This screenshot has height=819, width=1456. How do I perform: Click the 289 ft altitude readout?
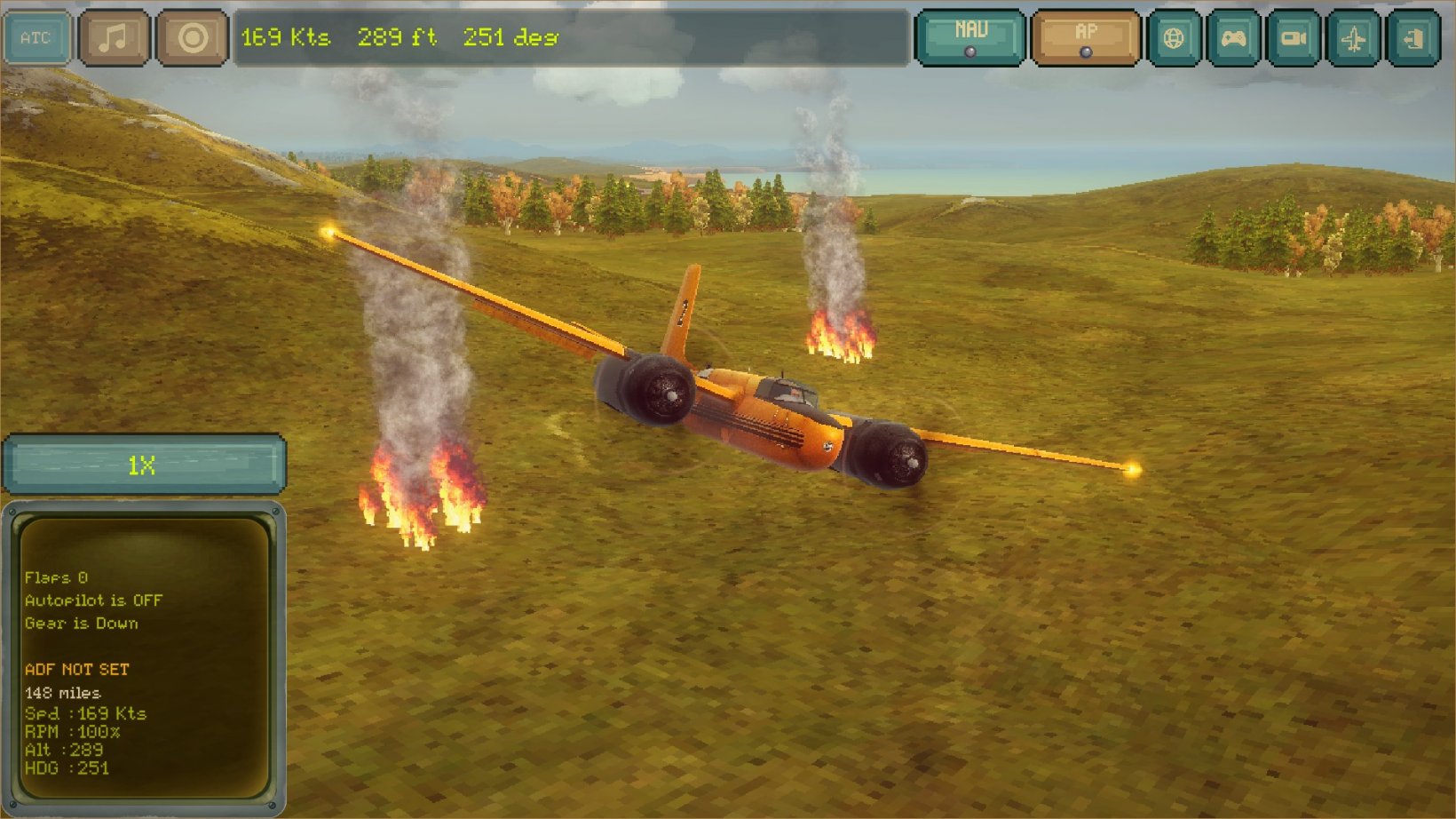tap(394, 37)
